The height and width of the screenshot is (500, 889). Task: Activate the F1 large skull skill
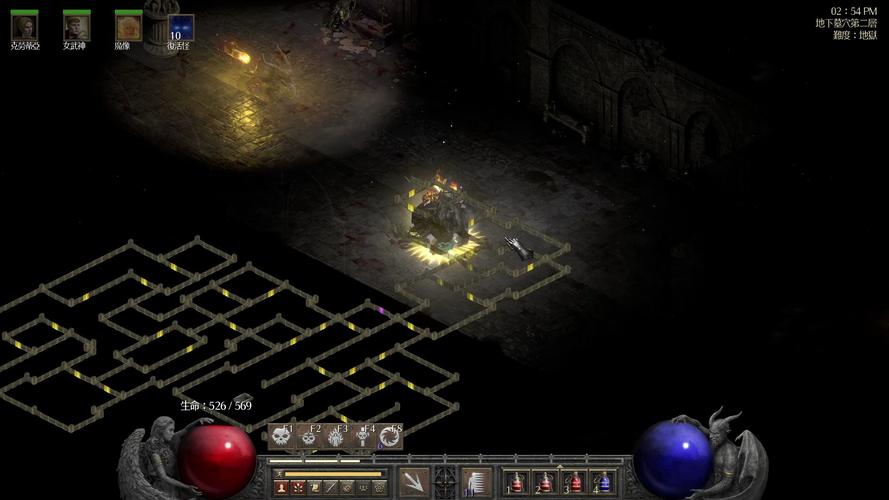282,437
